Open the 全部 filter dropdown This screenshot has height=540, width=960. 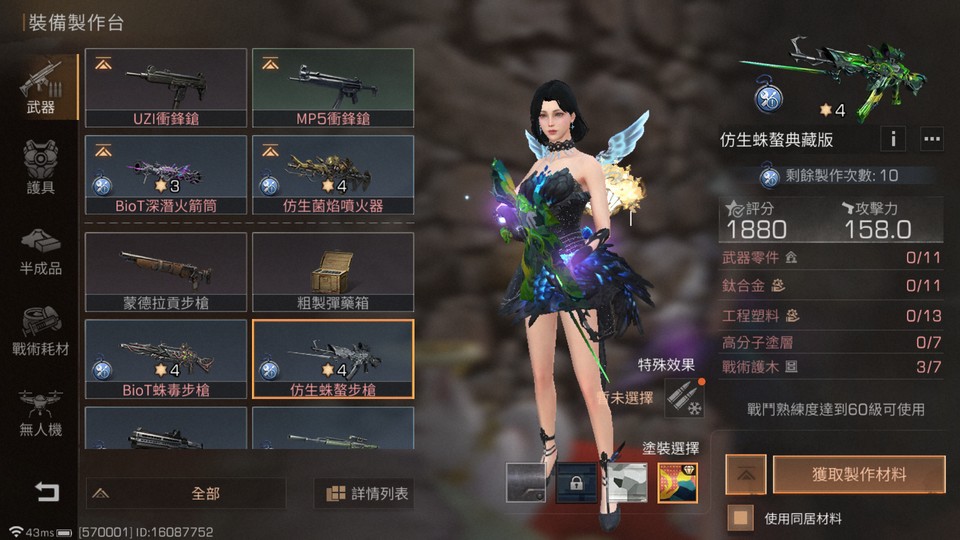[186, 493]
